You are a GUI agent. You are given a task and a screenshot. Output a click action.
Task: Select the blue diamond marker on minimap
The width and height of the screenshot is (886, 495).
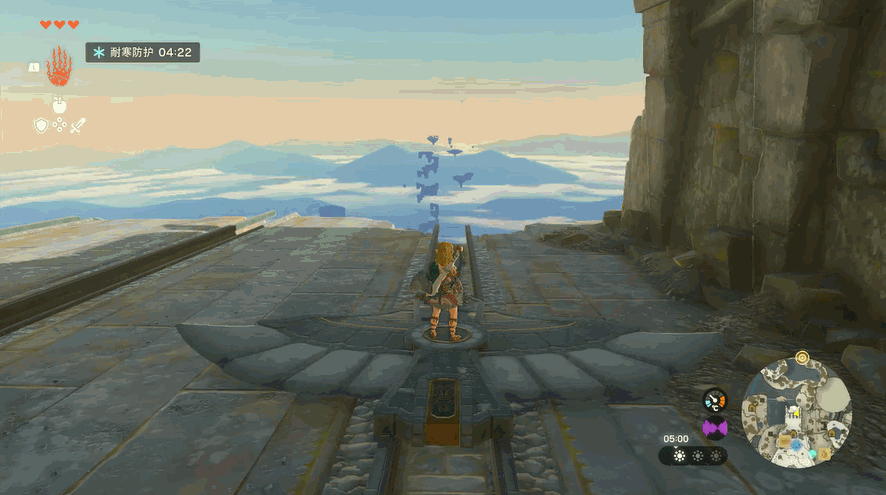(796, 443)
